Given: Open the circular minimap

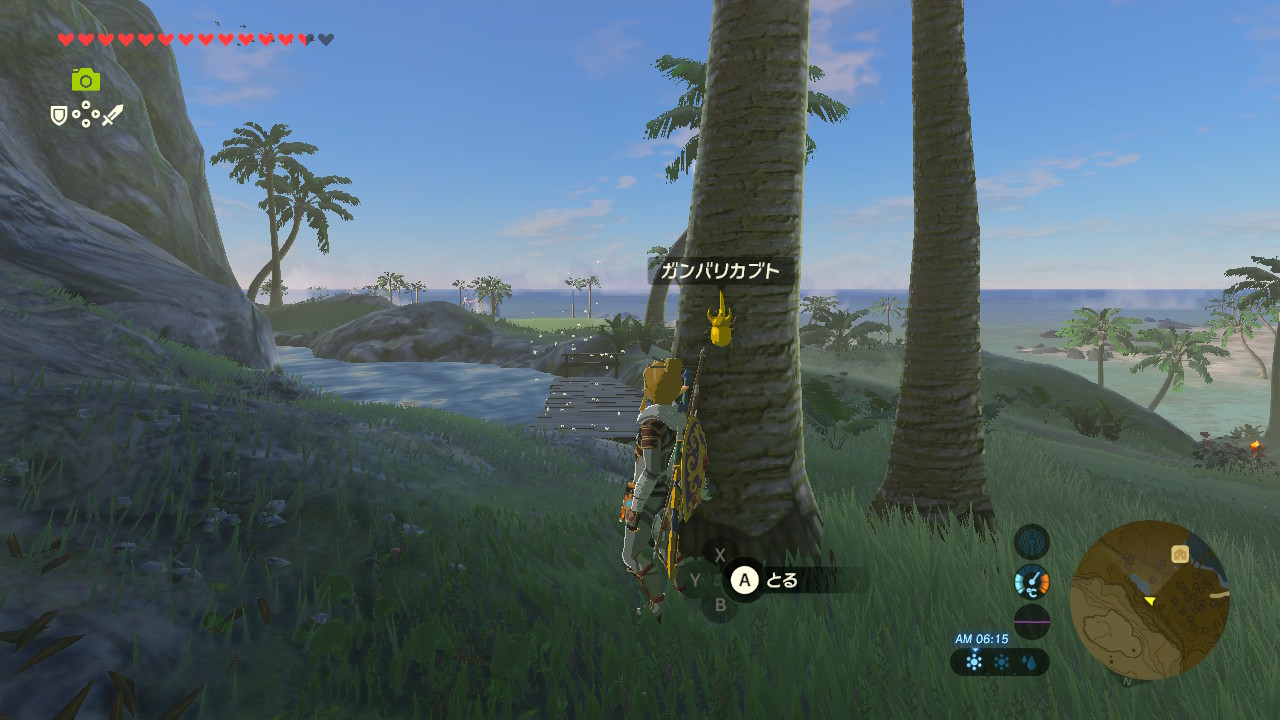Looking at the screenshot, I should tap(1149, 600).
